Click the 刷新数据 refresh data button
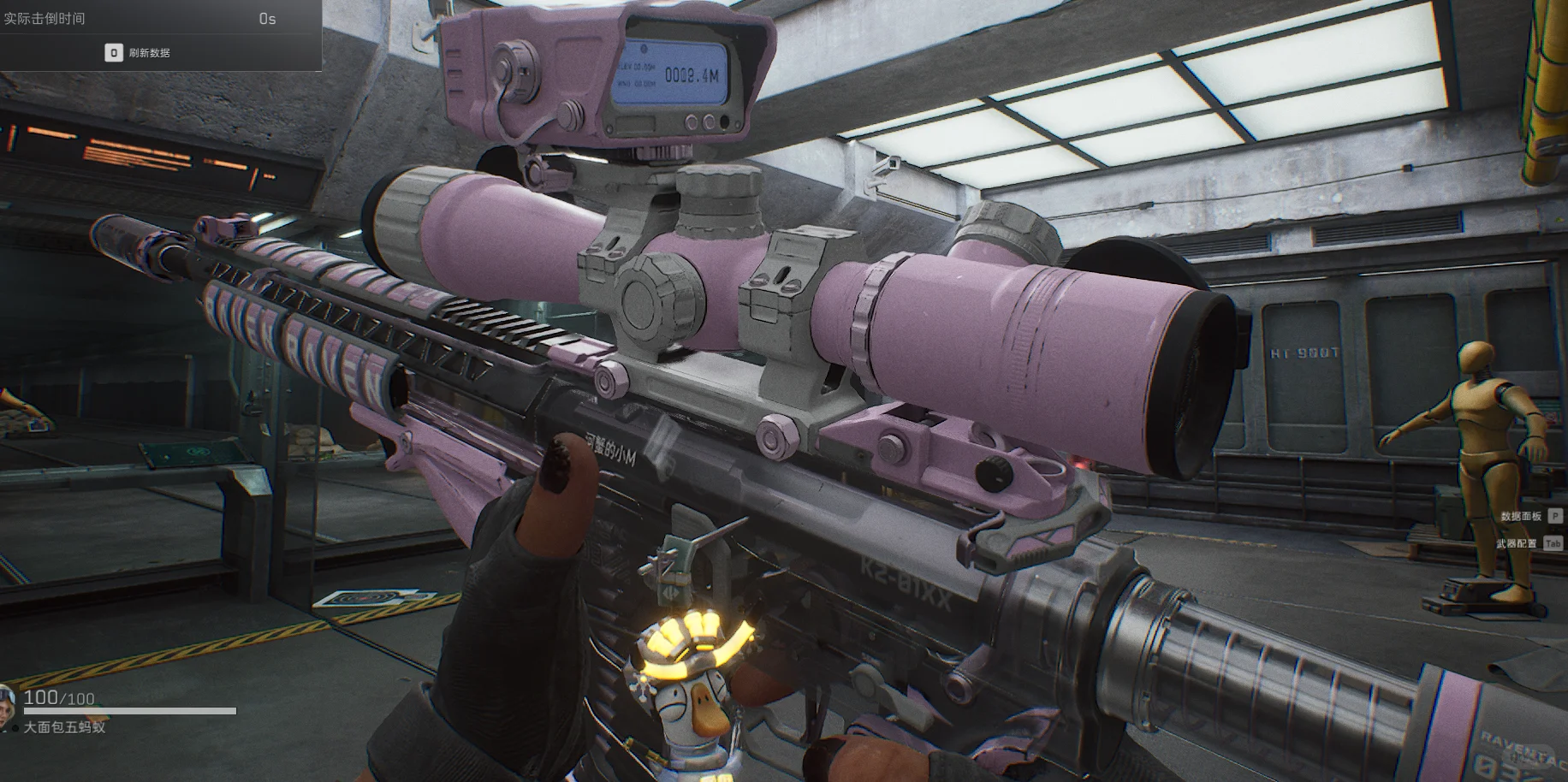 pyautogui.click(x=139, y=53)
